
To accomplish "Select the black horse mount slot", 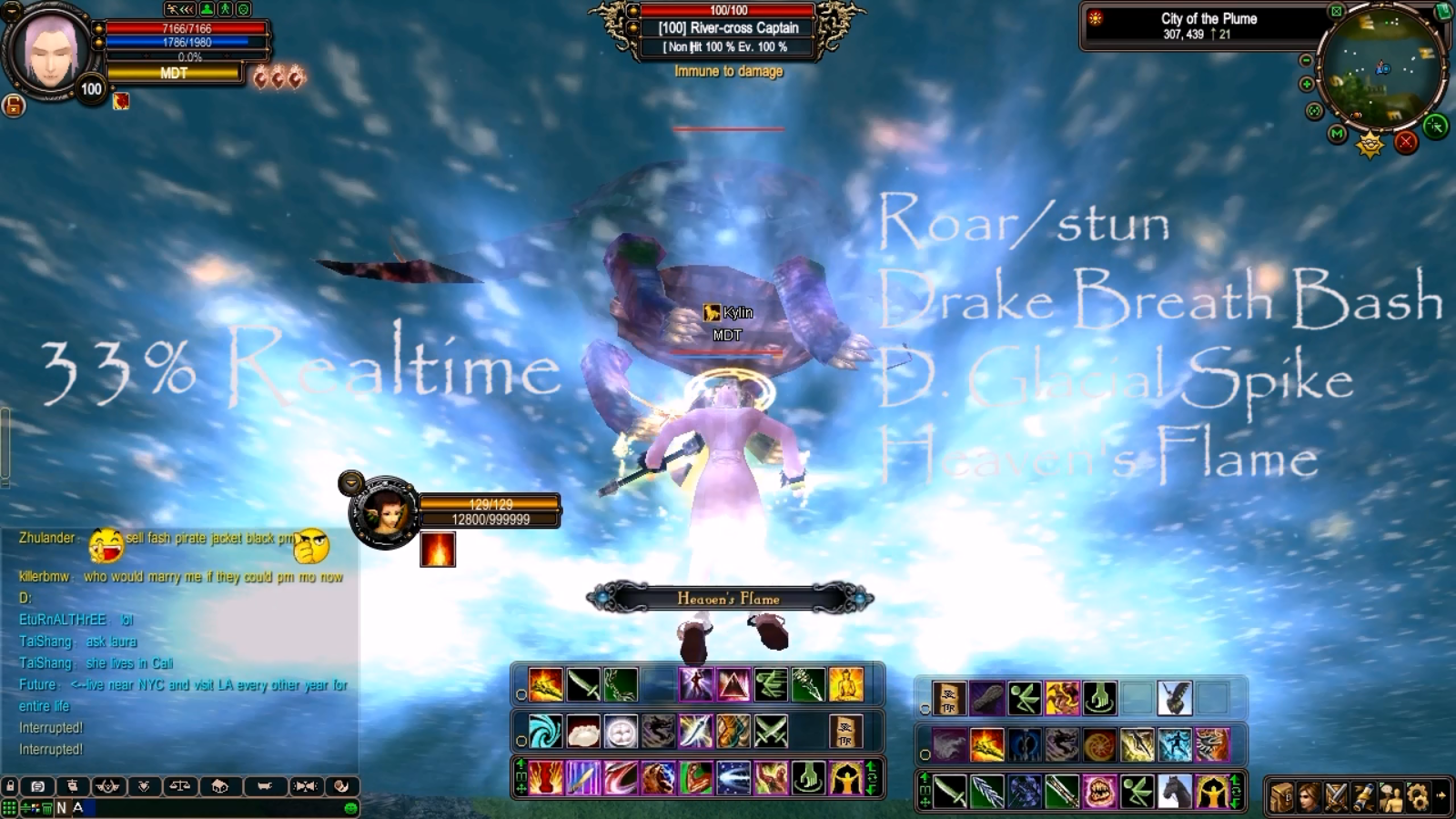I will tap(1175, 791).
